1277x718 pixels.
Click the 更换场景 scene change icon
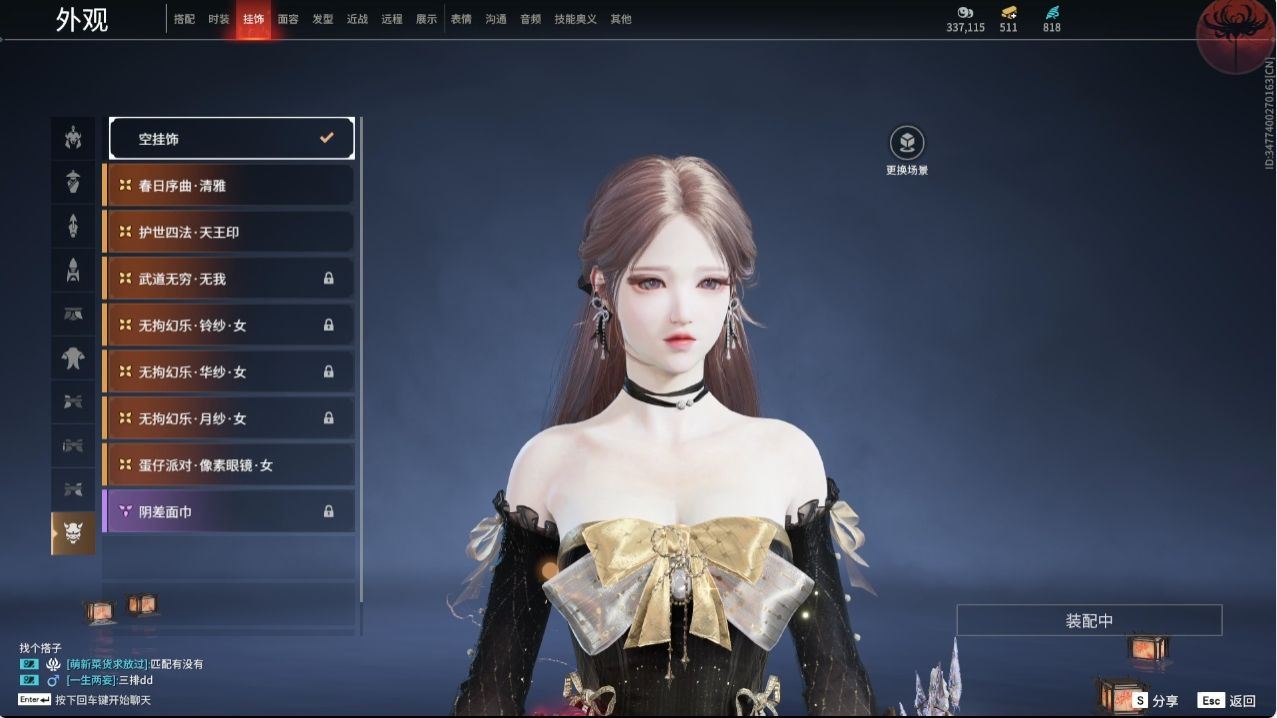[907, 144]
